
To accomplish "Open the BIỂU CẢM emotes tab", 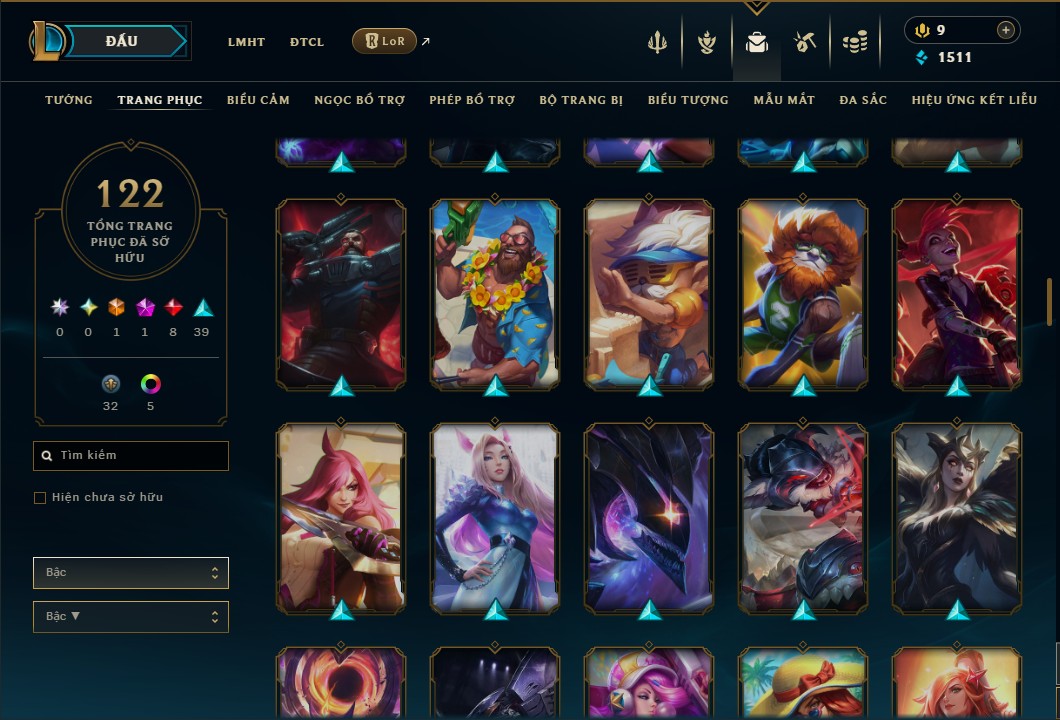I will point(258,100).
